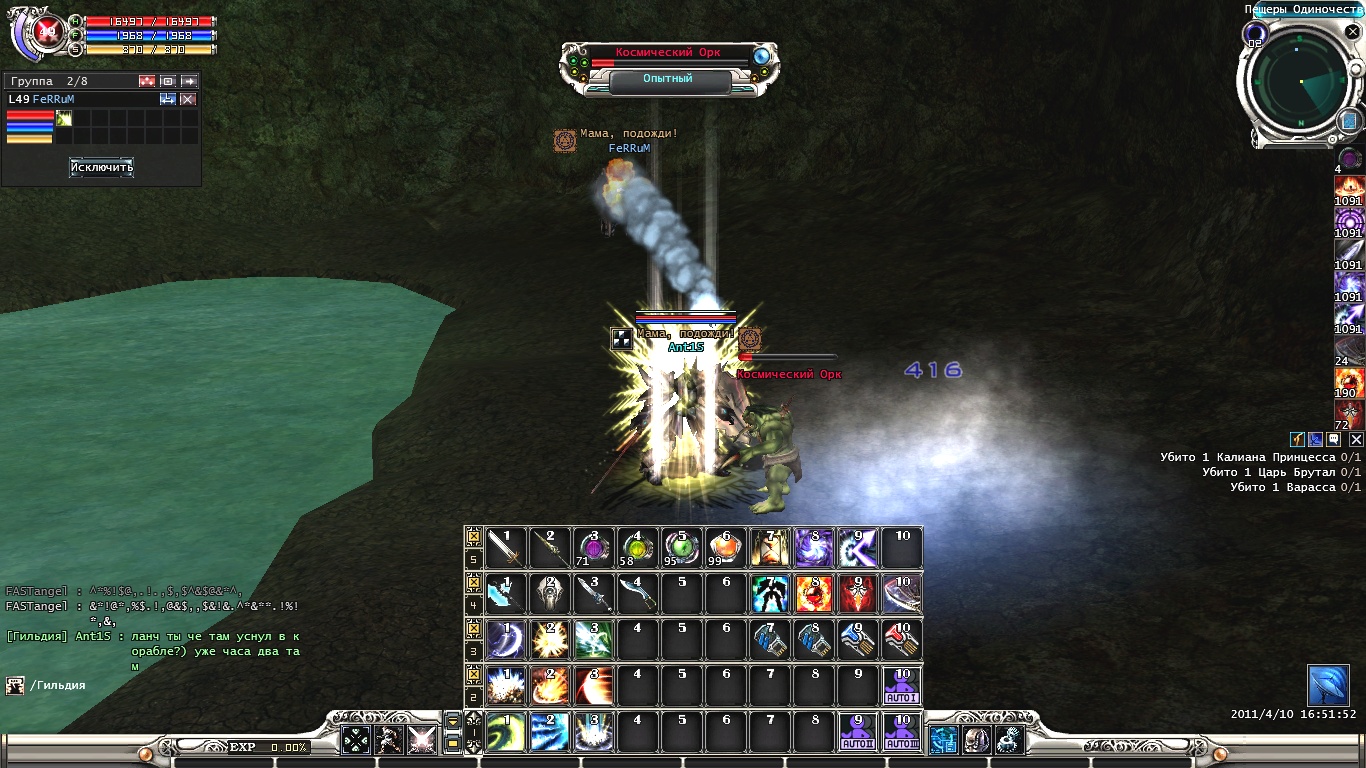Image resolution: width=1366 pixels, height=768 pixels.
Task: Click the Исключить button in the group panel
Action: 101,167
